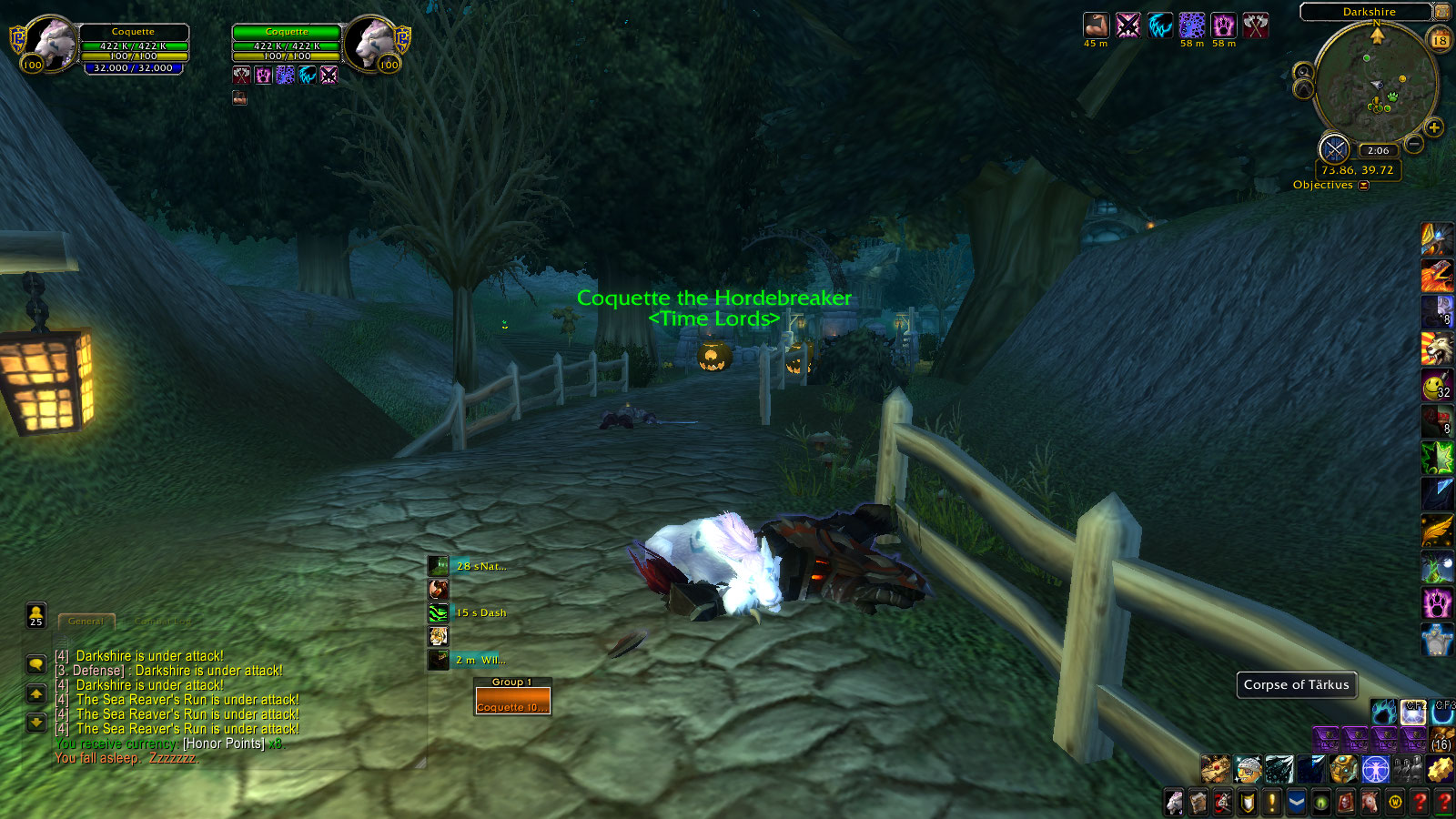
Task: Zoom out on the minimap
Action: 1414,144
